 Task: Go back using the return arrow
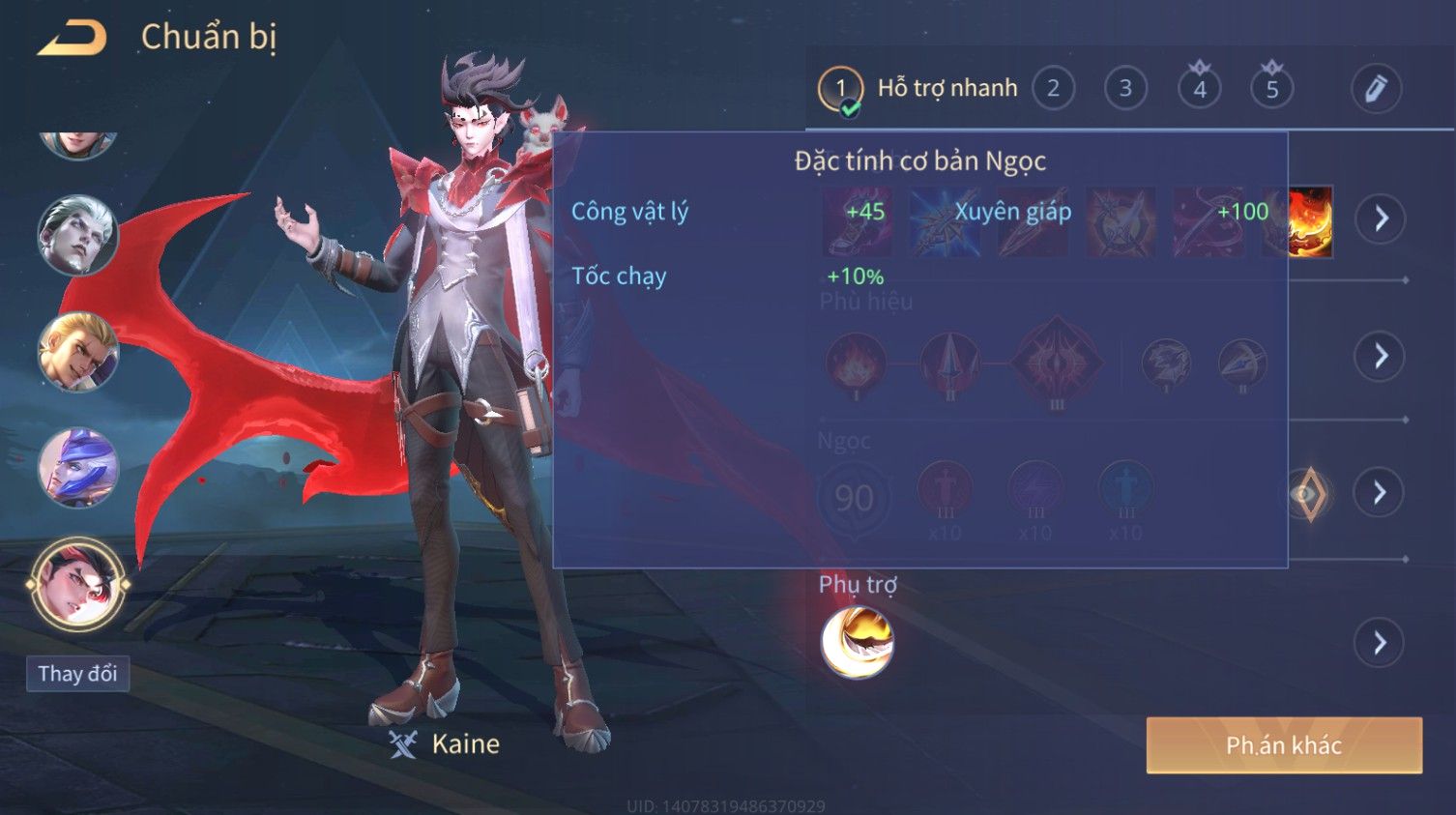coord(73,39)
